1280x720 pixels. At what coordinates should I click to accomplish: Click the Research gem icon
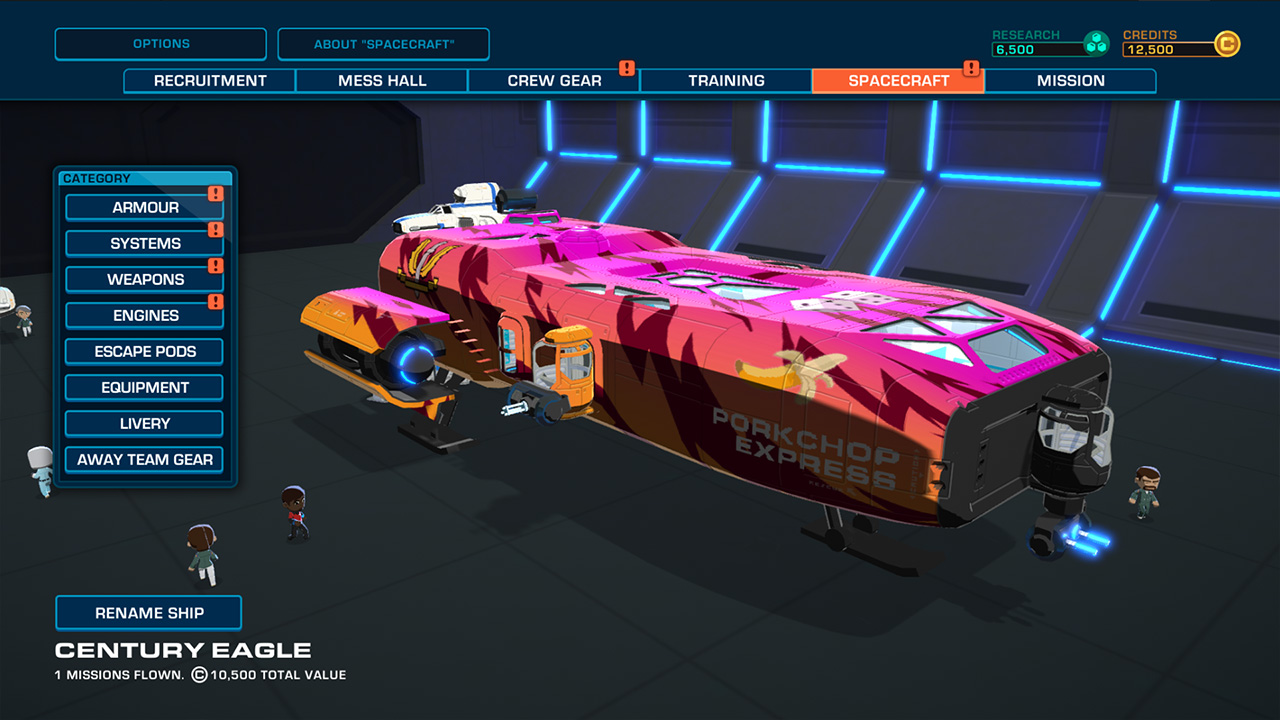tap(1095, 41)
